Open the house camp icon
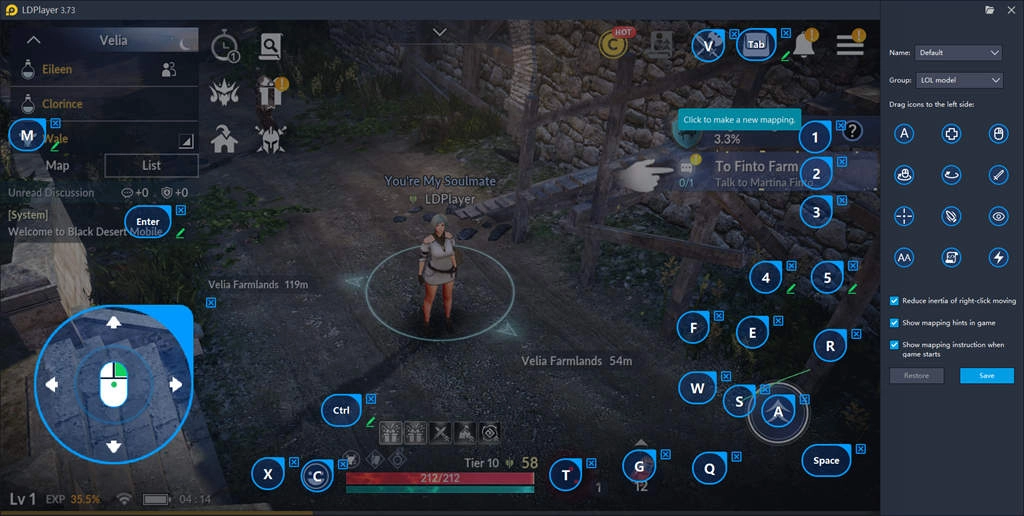 pos(224,140)
